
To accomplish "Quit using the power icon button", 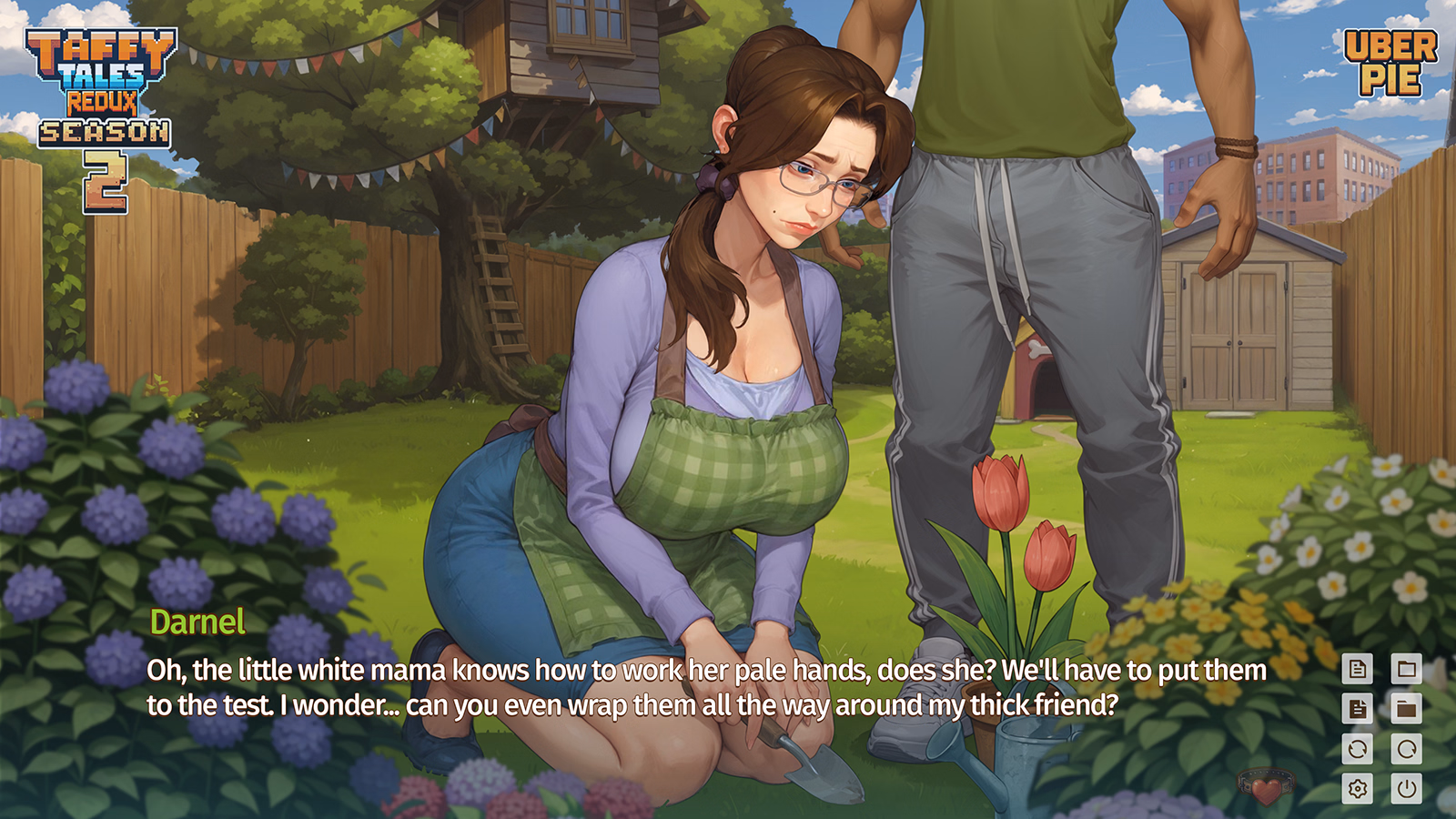I will pos(1406,788).
